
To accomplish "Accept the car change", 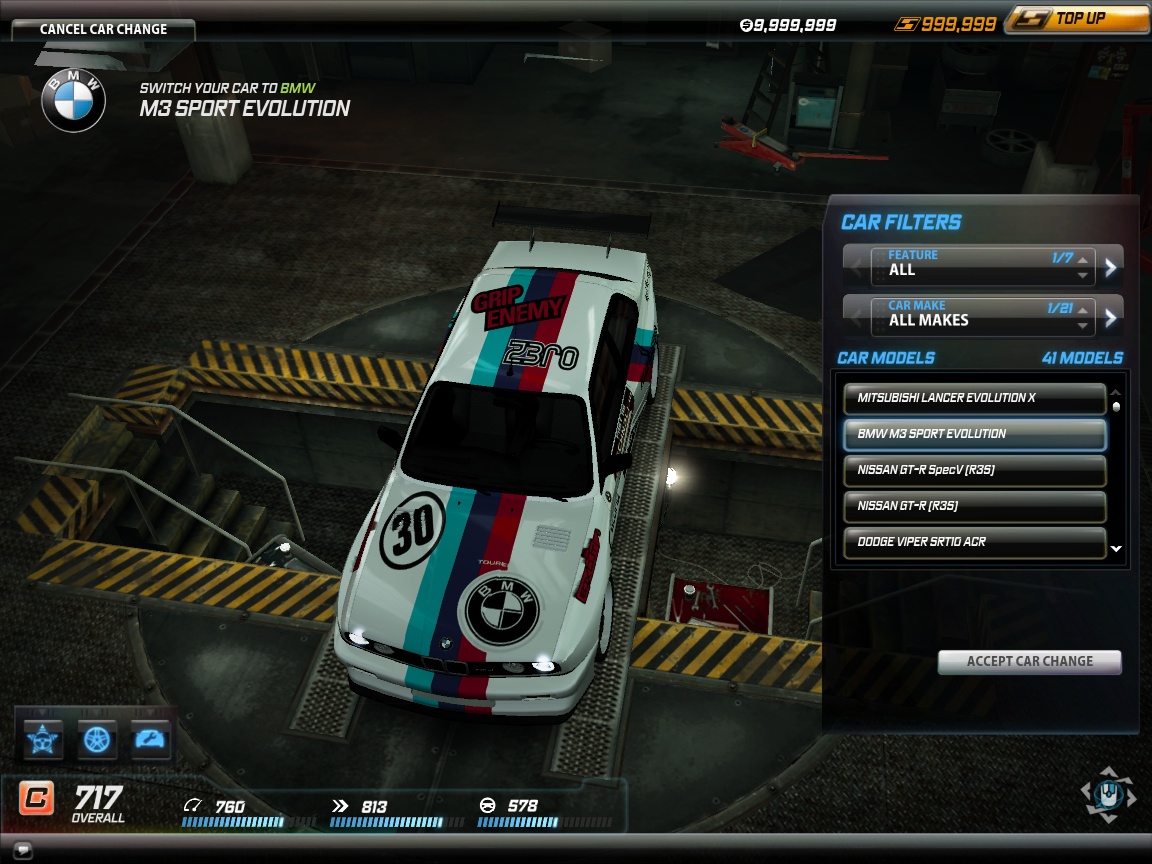I will [x=1029, y=661].
